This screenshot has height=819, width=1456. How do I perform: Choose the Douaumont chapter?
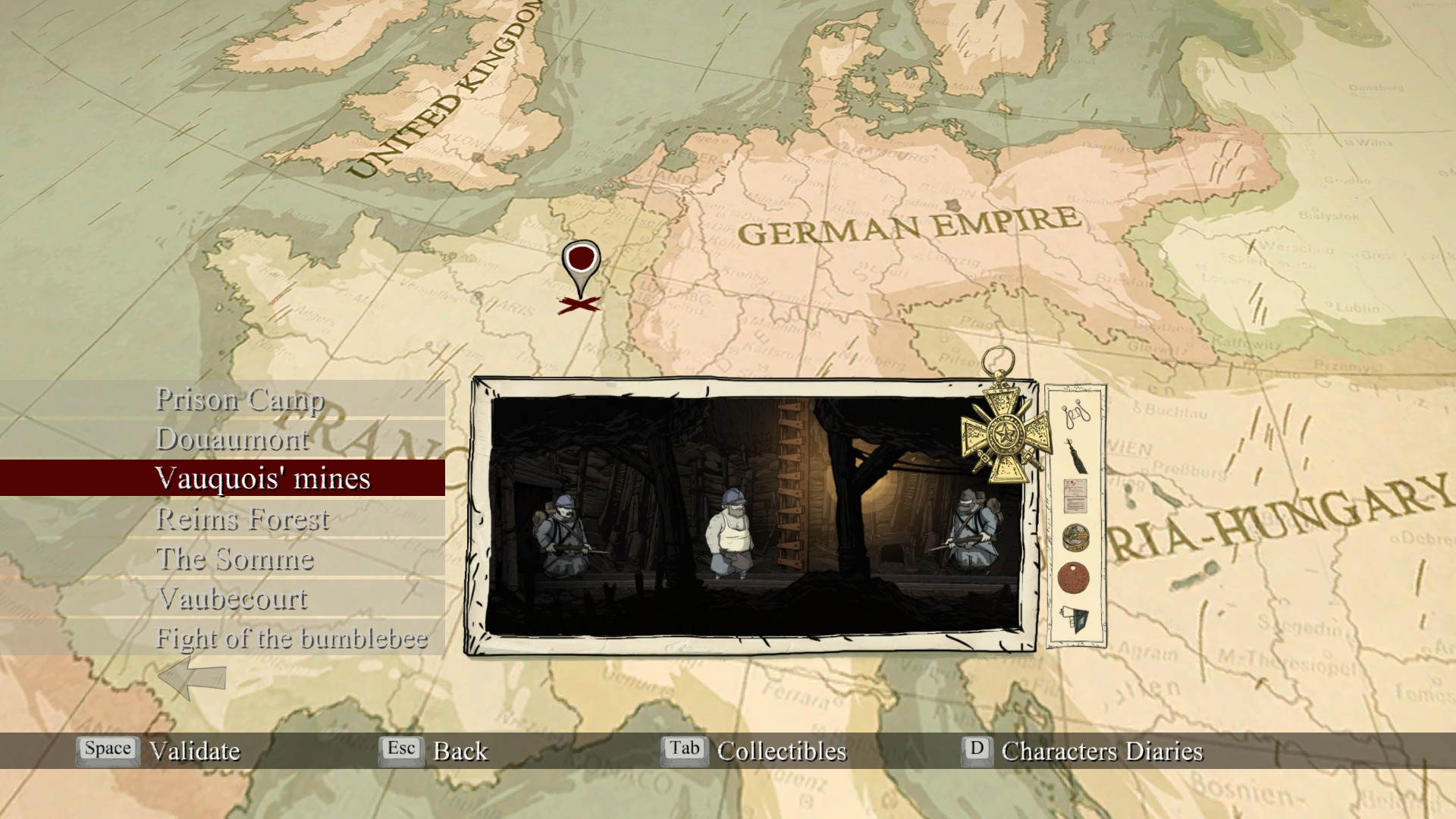tap(232, 439)
